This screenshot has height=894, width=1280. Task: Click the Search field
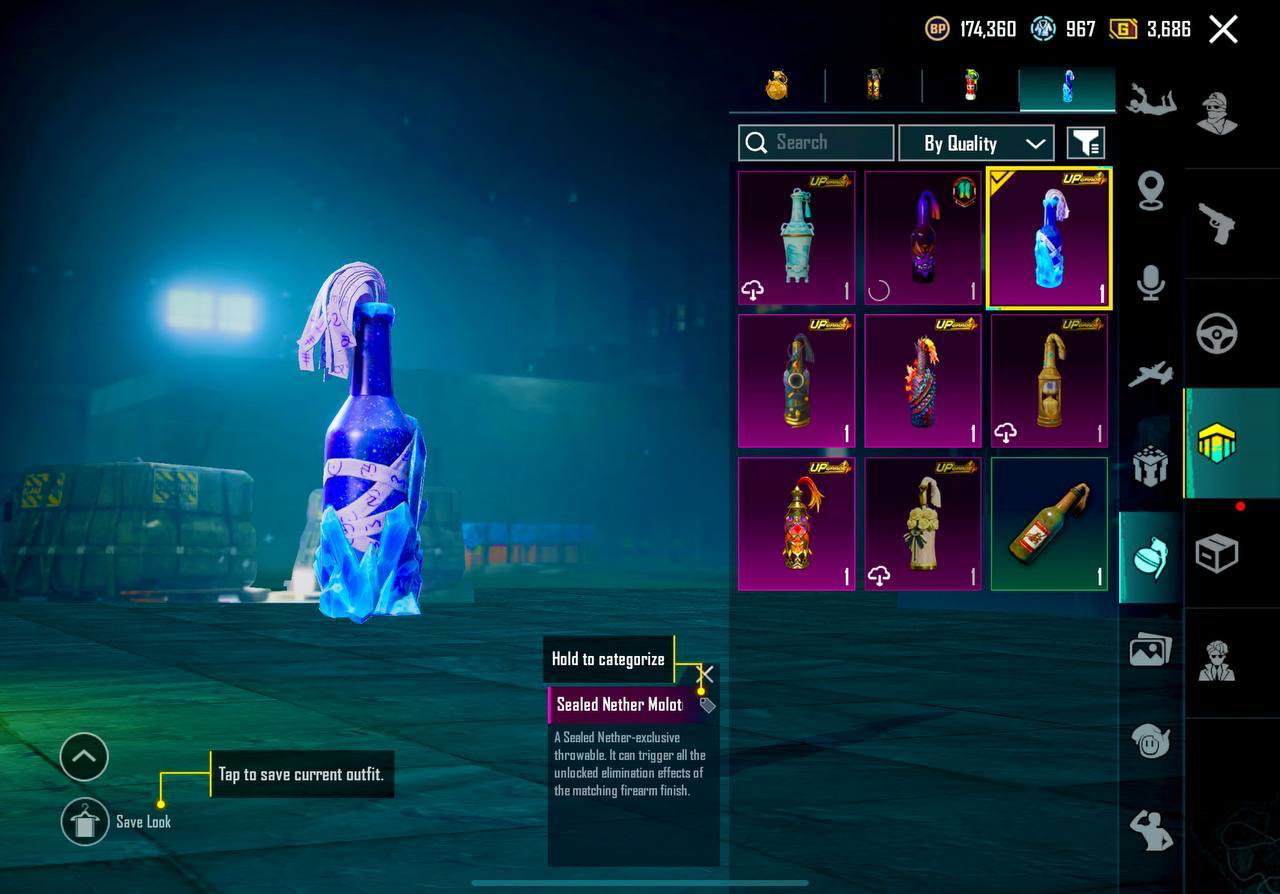click(x=816, y=143)
